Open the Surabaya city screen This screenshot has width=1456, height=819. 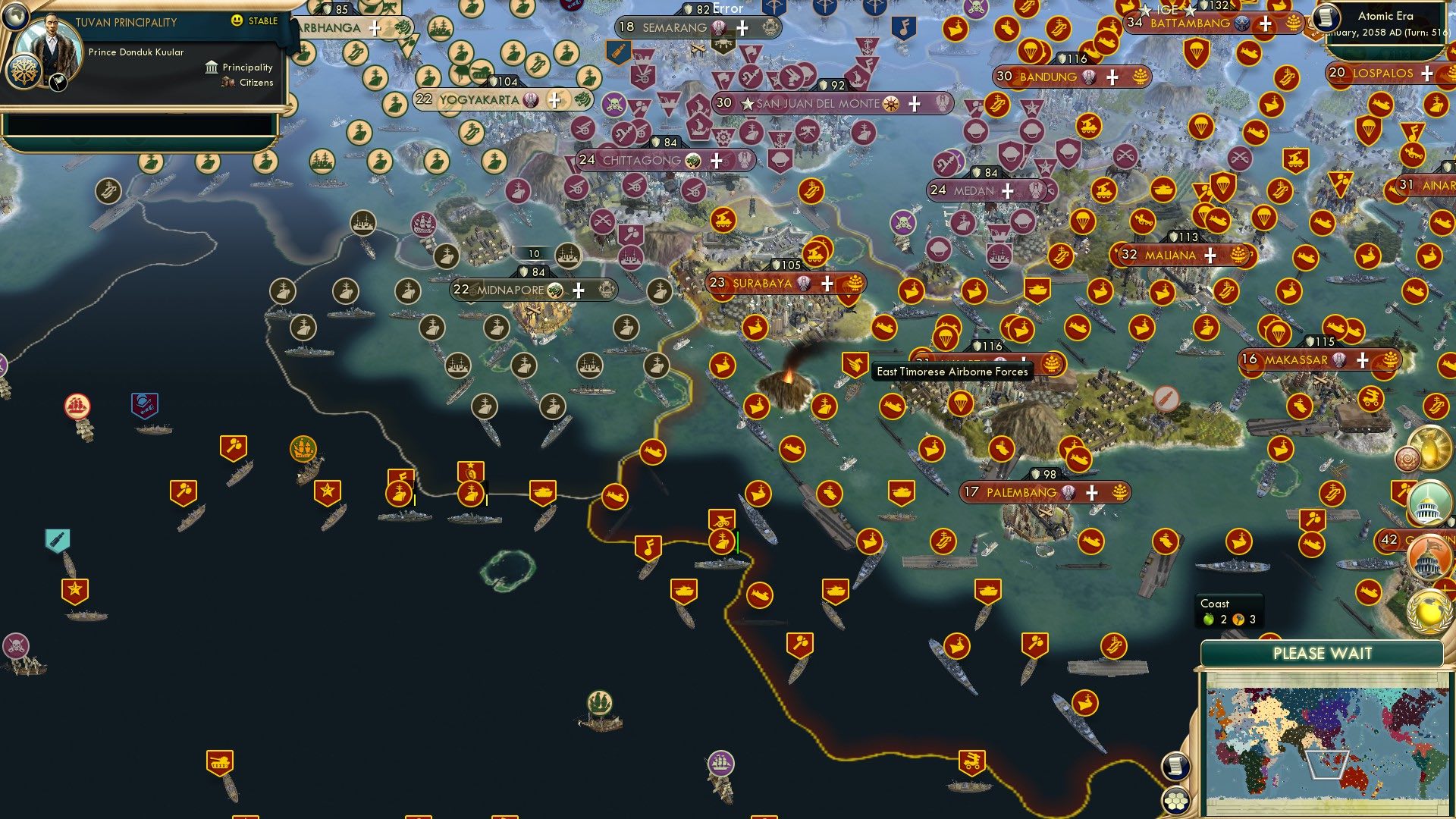762,284
